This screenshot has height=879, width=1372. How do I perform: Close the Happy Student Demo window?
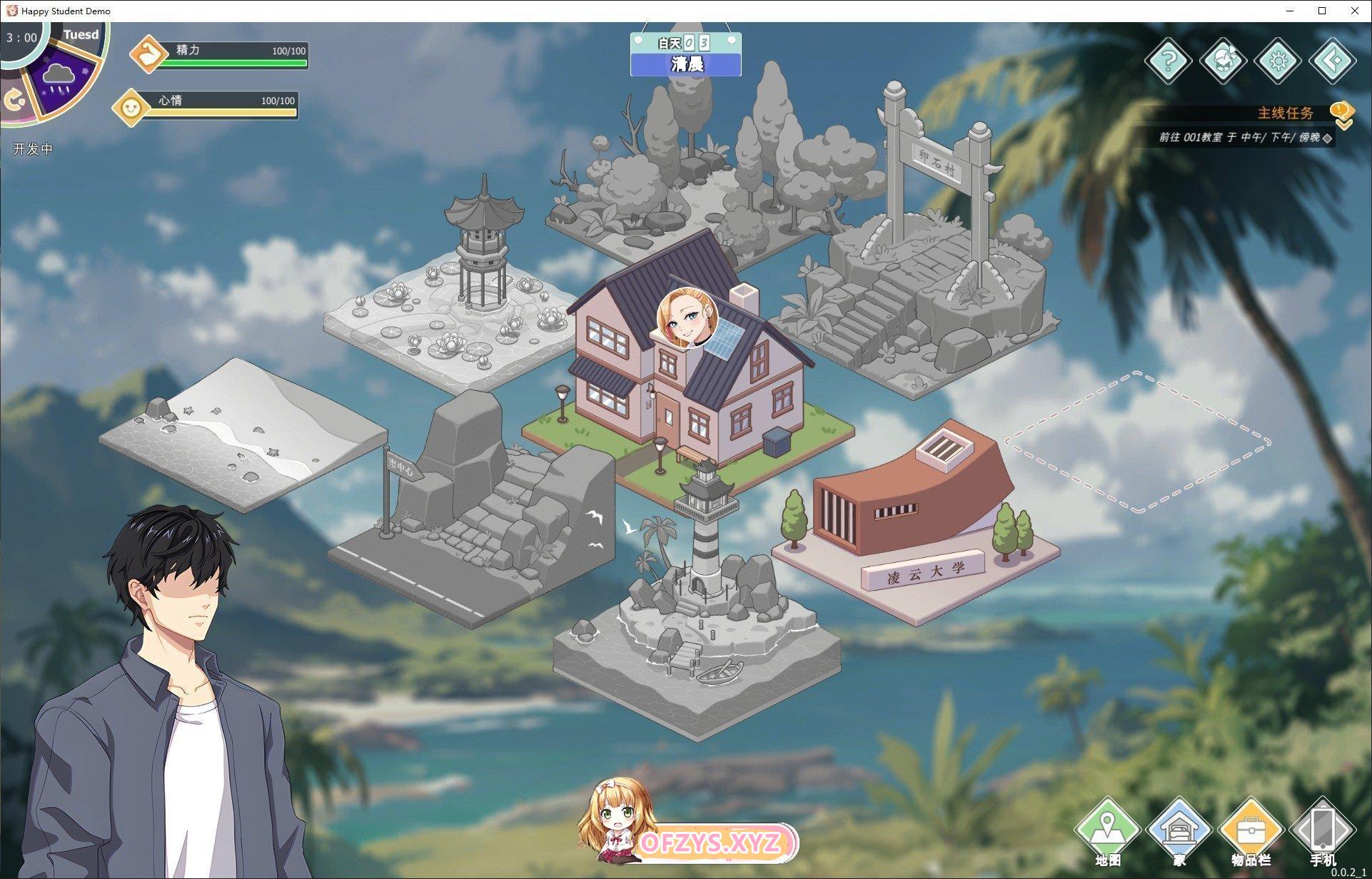[x=1354, y=11]
